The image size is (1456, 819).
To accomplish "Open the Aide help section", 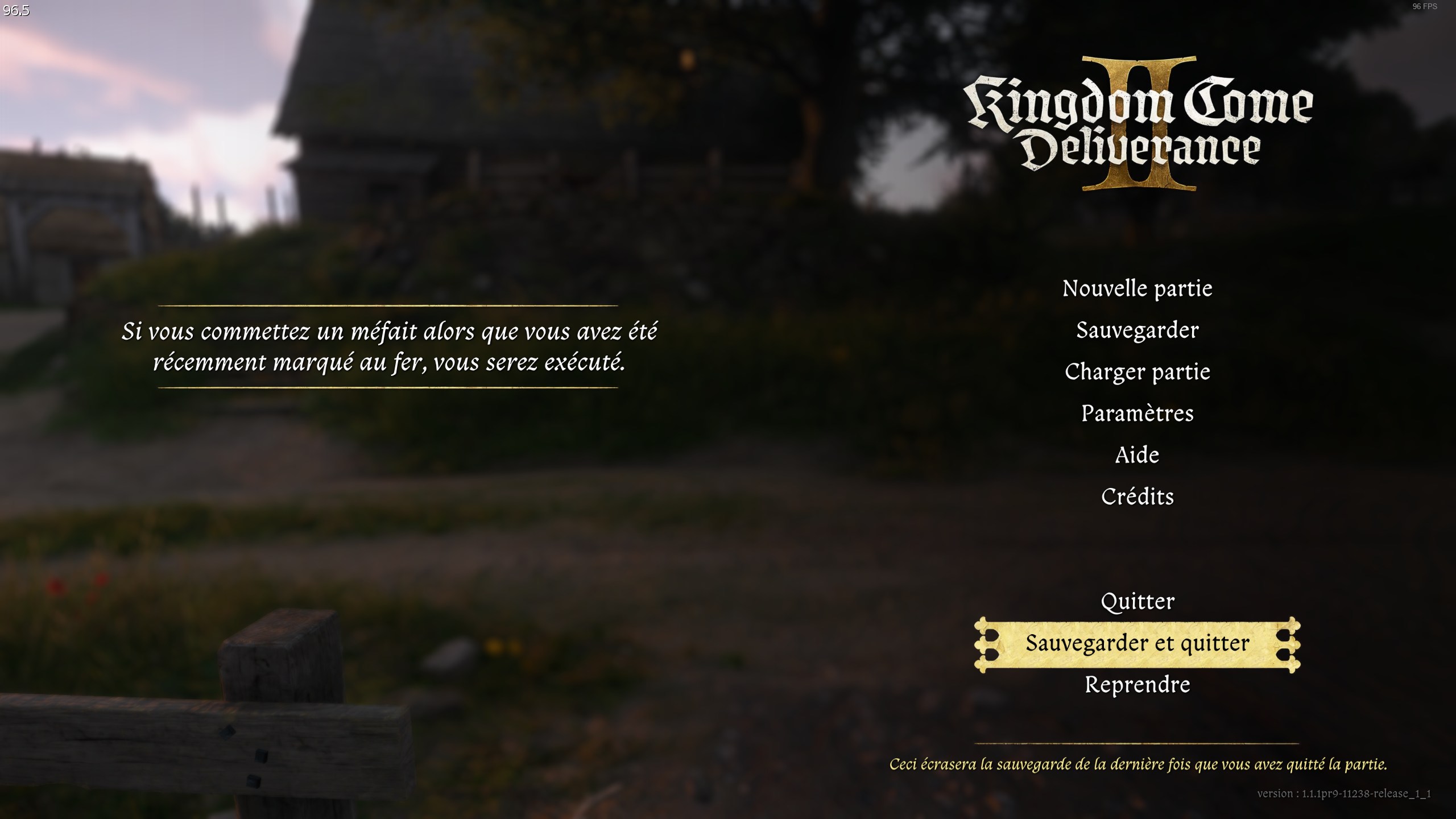I will [x=1138, y=455].
